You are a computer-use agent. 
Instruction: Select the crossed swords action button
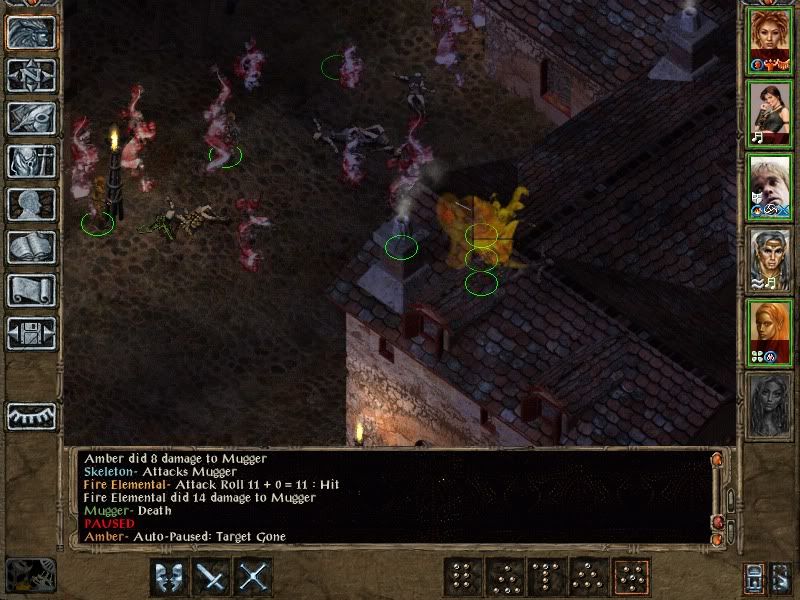click(254, 577)
